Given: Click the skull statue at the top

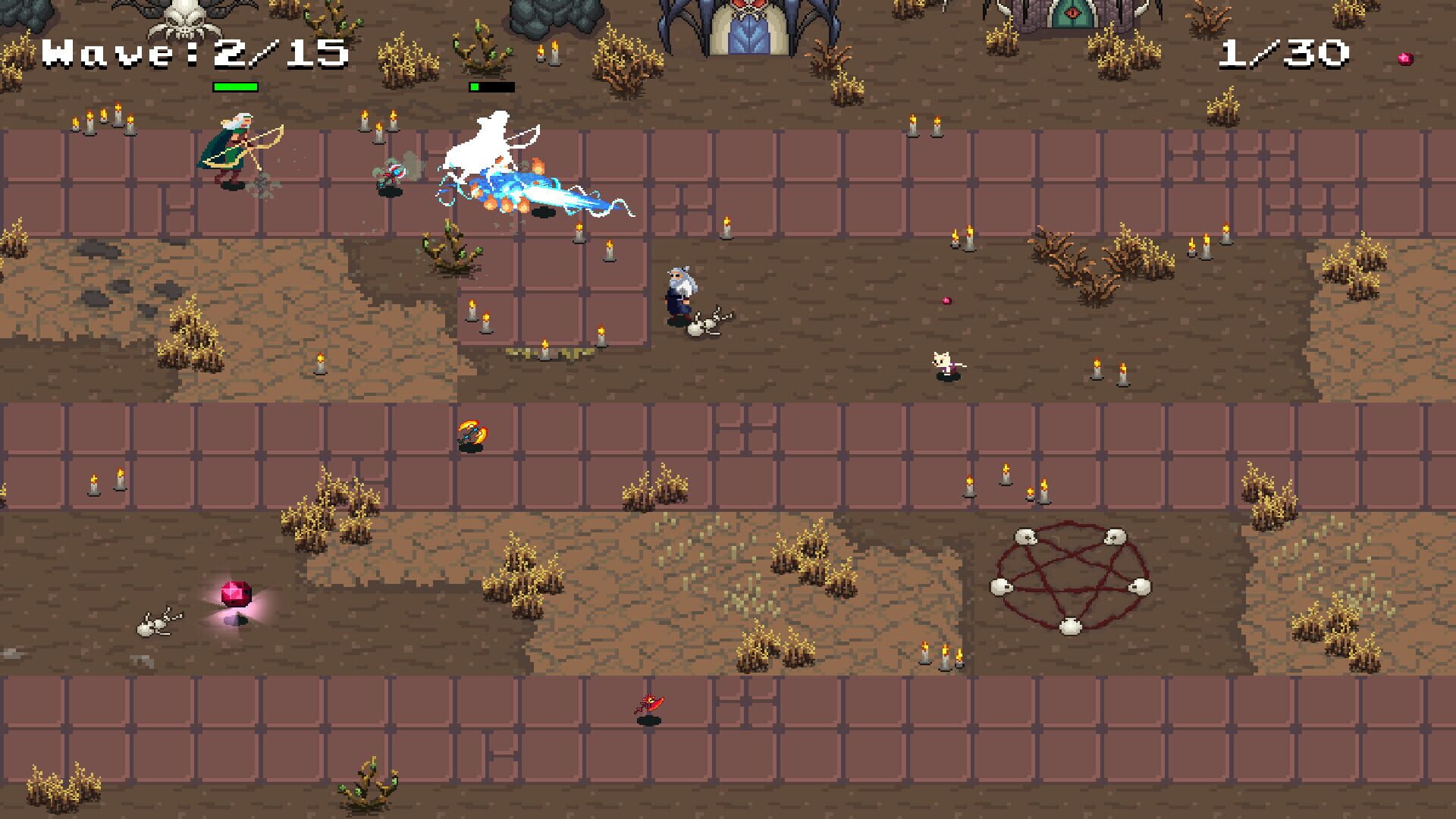Looking at the screenshot, I should [186, 19].
